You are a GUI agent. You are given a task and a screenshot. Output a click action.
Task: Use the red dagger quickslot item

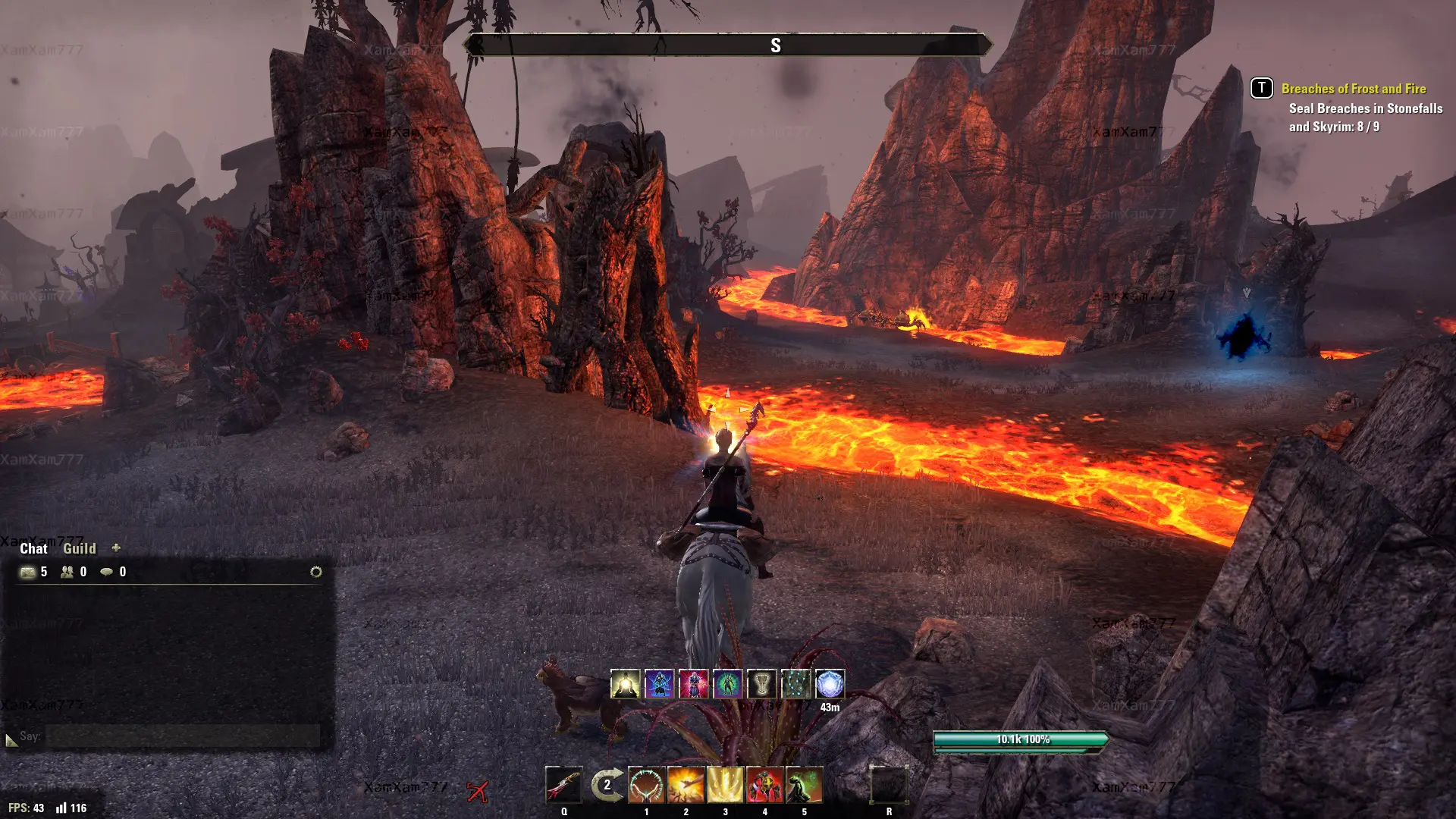[563, 785]
